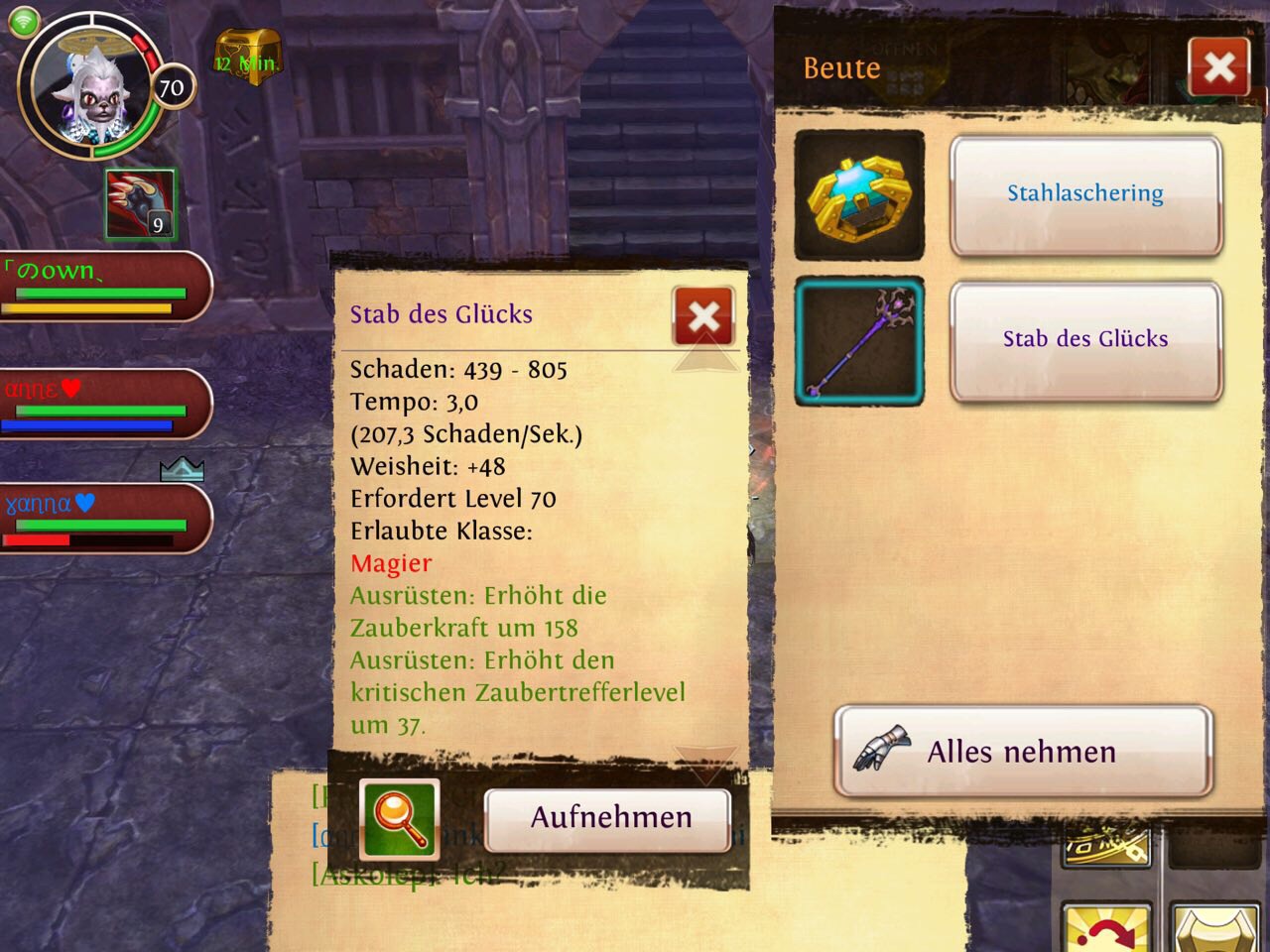Choose the Stab des Glücks loot button
The height and width of the screenshot is (952, 1270).
(x=1085, y=340)
